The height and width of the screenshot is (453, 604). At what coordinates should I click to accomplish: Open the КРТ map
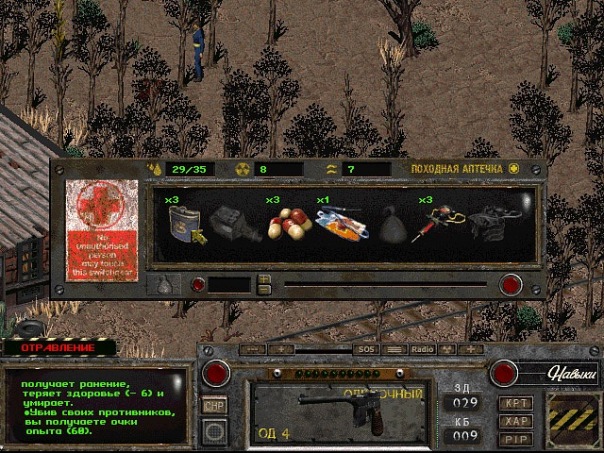coord(515,403)
